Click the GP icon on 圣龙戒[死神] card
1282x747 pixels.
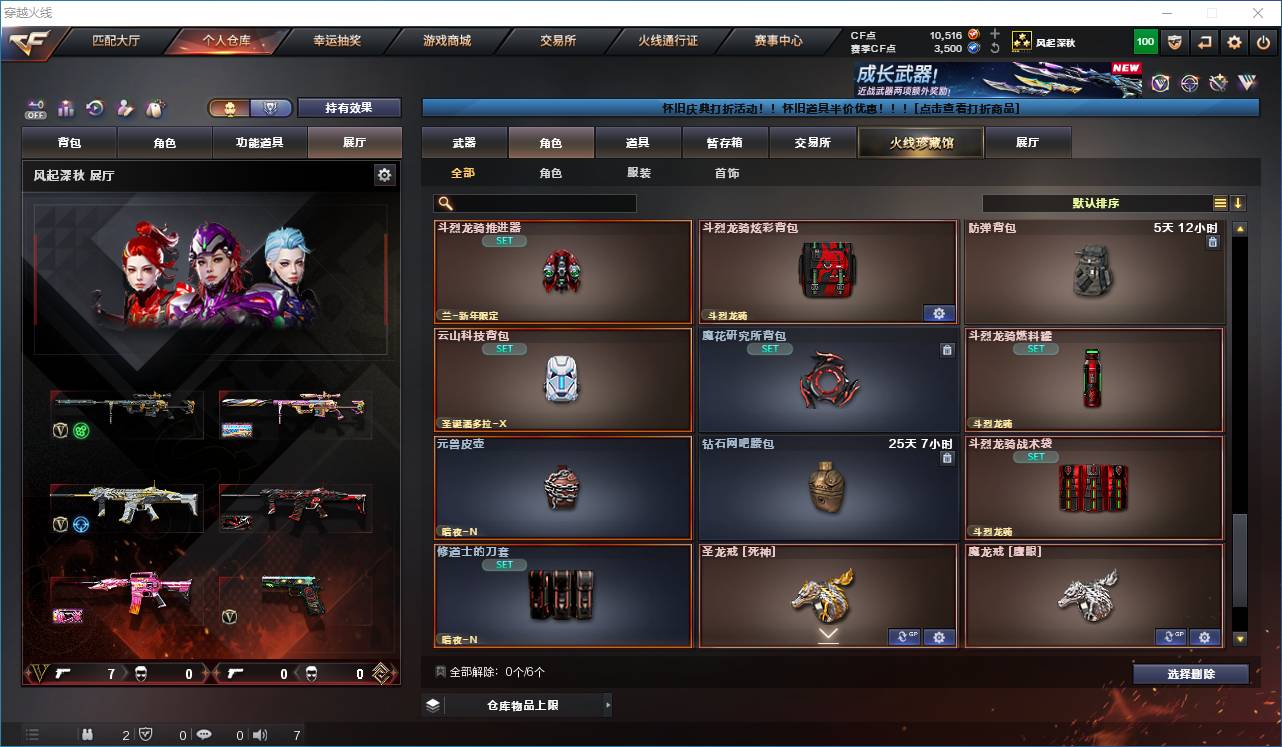coord(903,637)
